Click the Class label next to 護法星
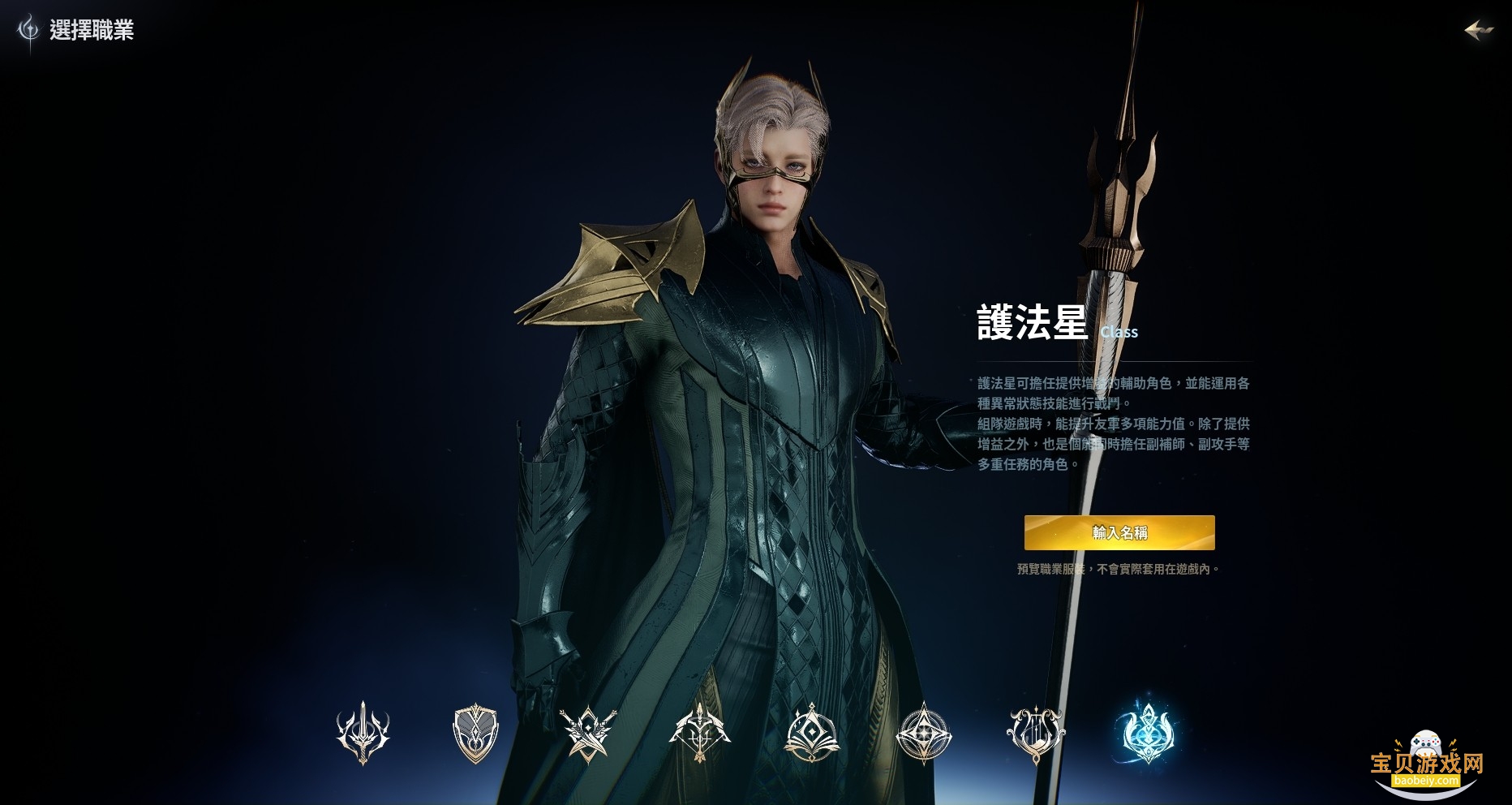Screen dimensions: 1512x805 [1121, 332]
